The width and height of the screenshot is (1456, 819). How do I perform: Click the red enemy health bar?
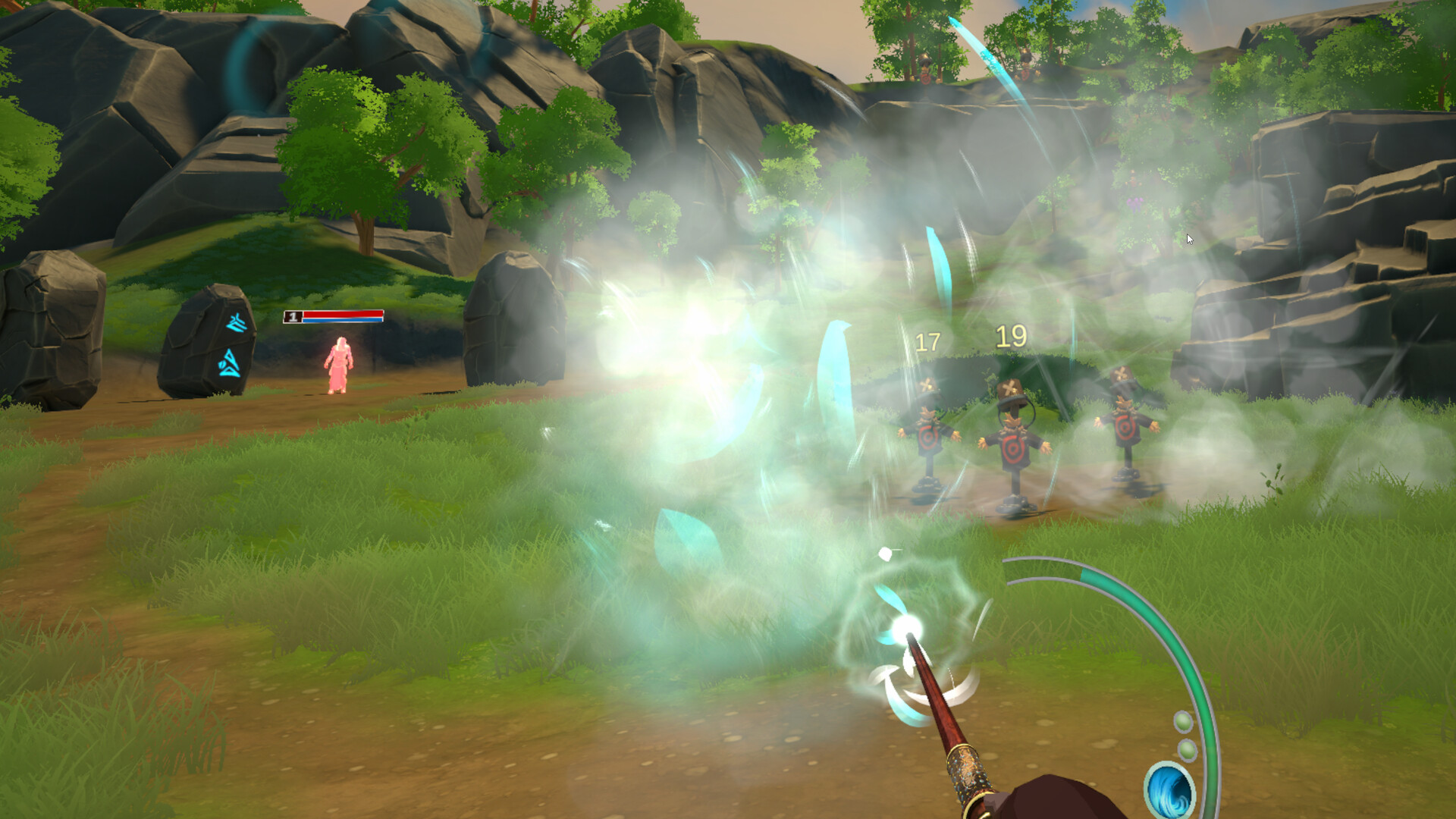[342, 314]
